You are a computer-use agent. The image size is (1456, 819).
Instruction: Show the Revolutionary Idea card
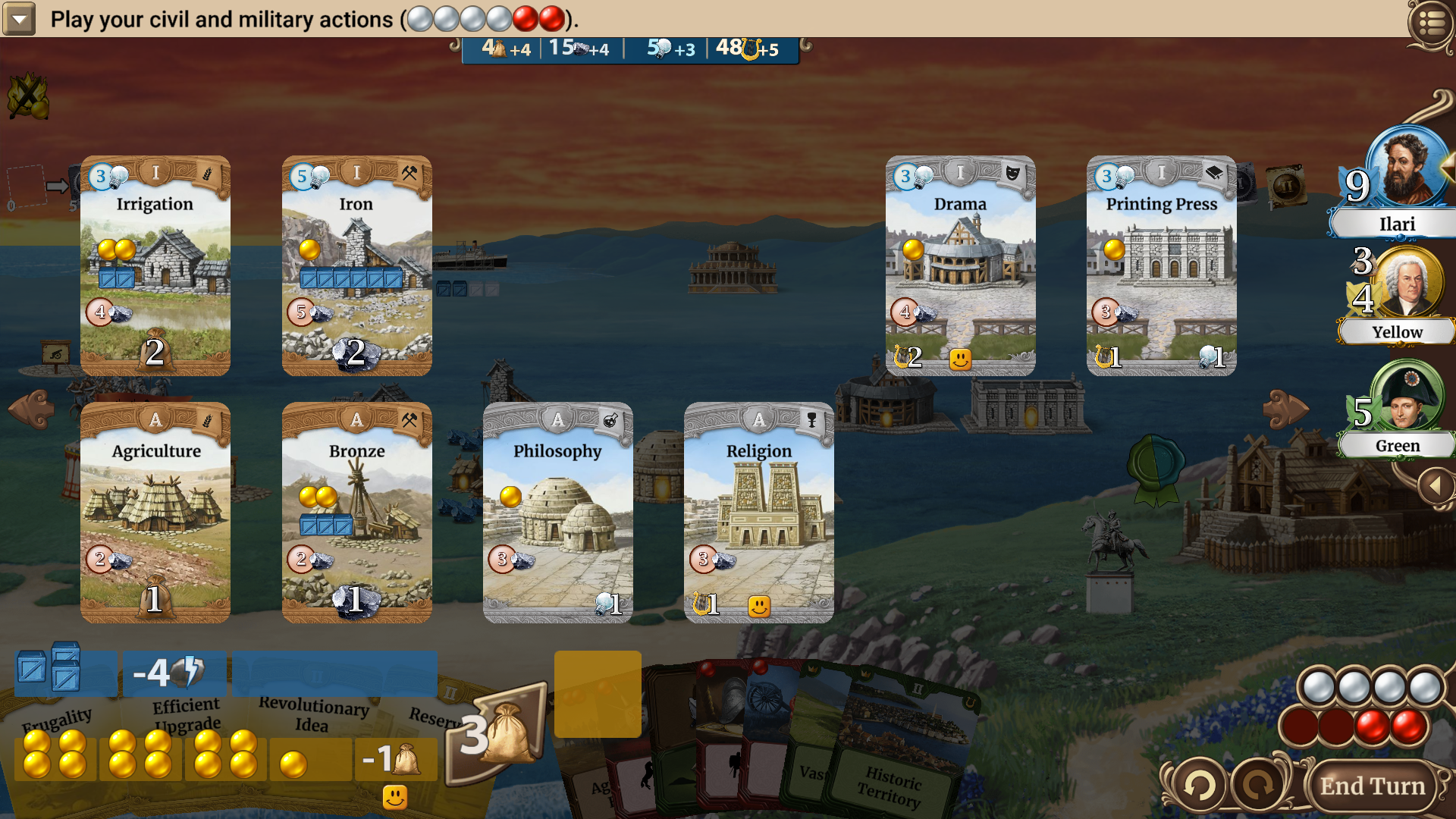(x=313, y=713)
